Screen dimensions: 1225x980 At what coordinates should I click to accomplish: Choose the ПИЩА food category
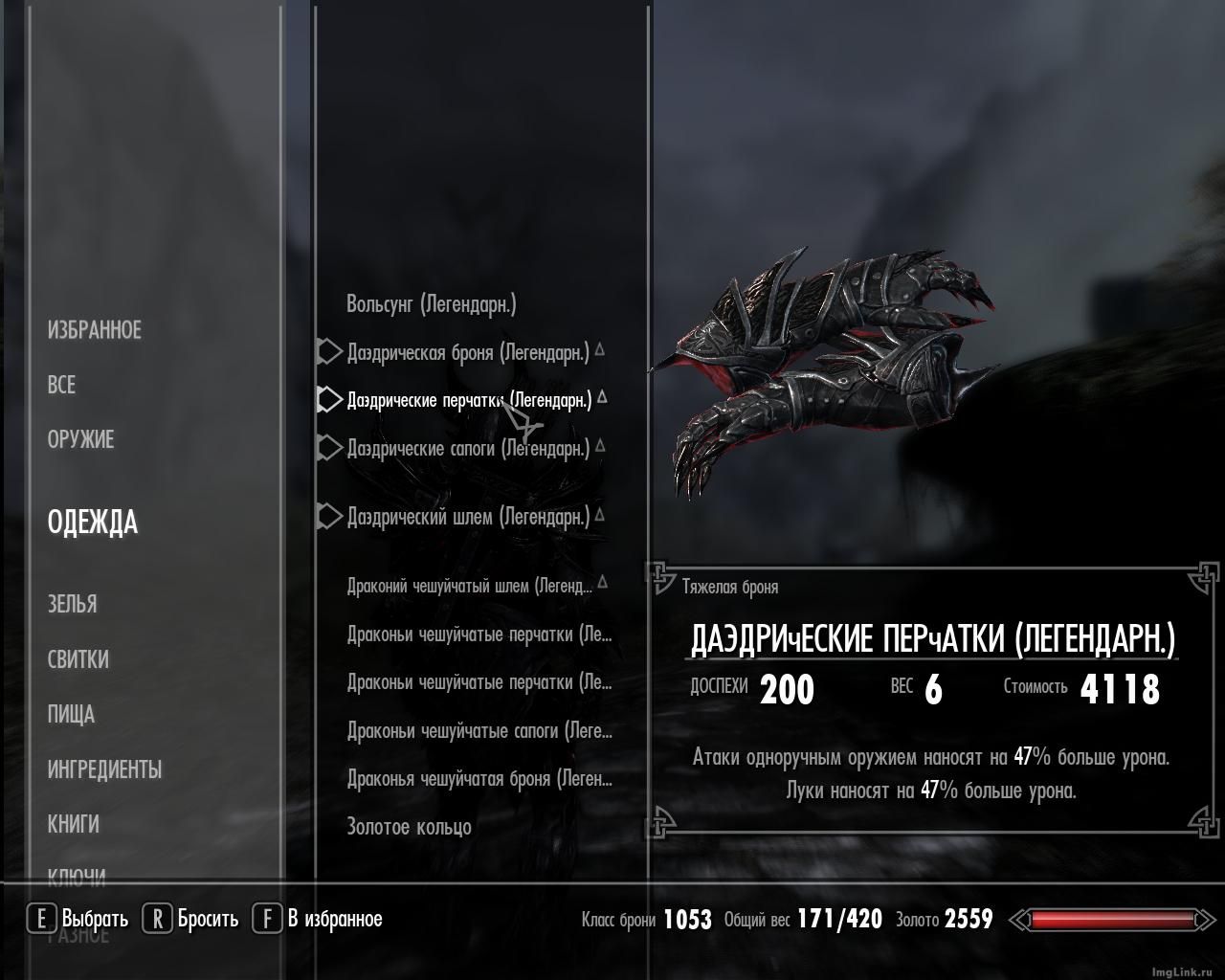[71, 714]
